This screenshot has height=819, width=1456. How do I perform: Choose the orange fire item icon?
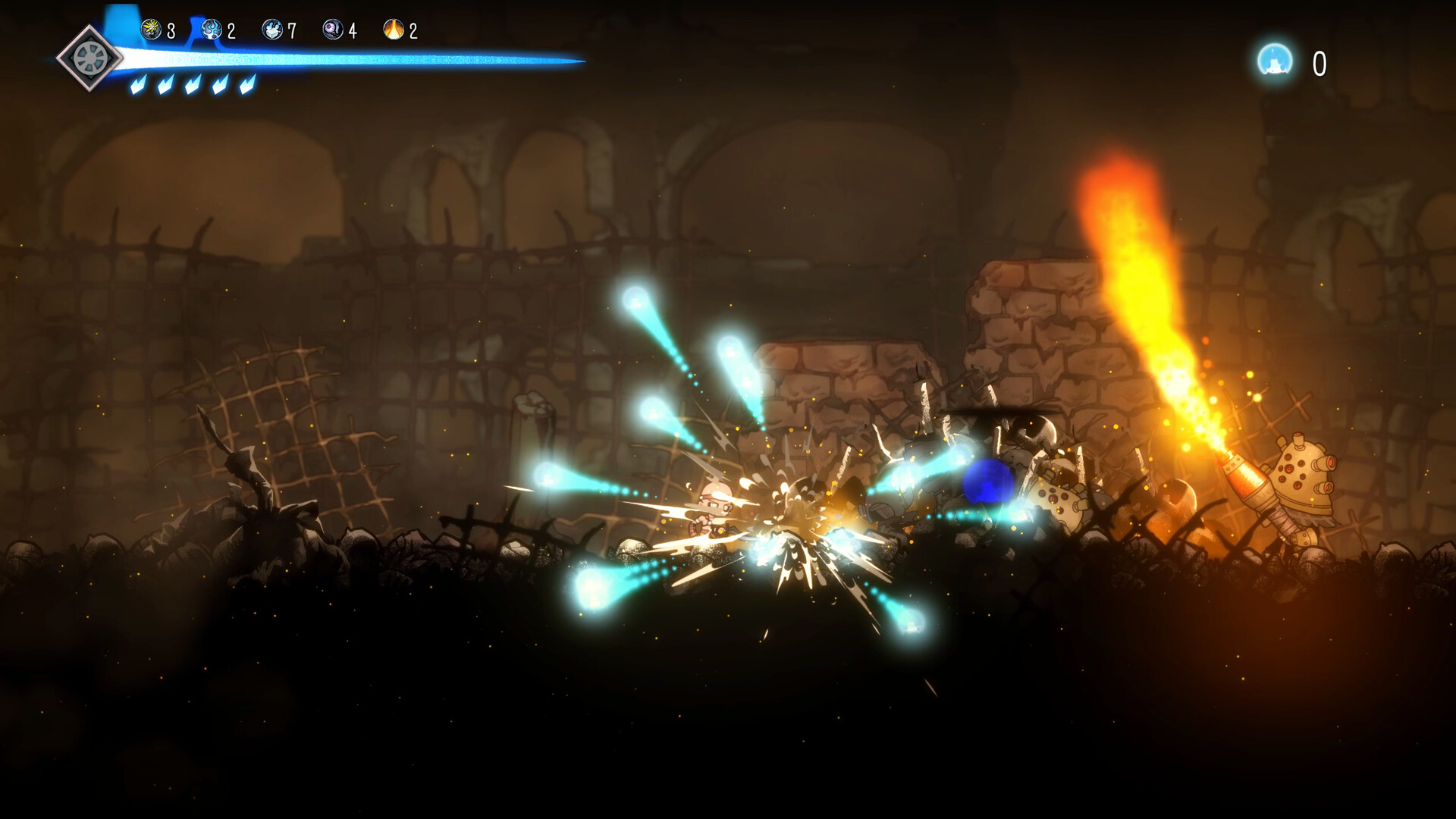(x=394, y=30)
